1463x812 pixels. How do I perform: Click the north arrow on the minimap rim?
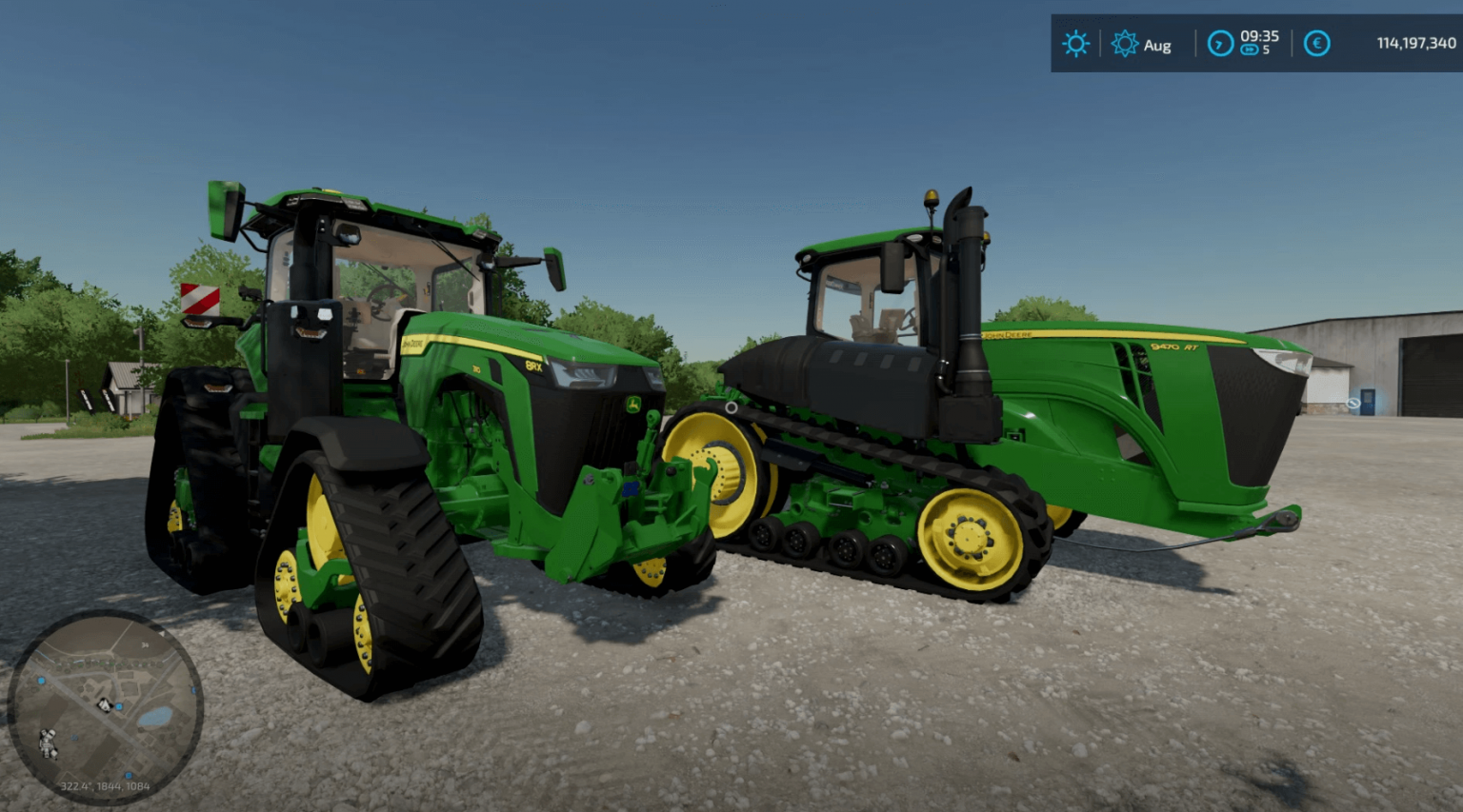[163, 633]
